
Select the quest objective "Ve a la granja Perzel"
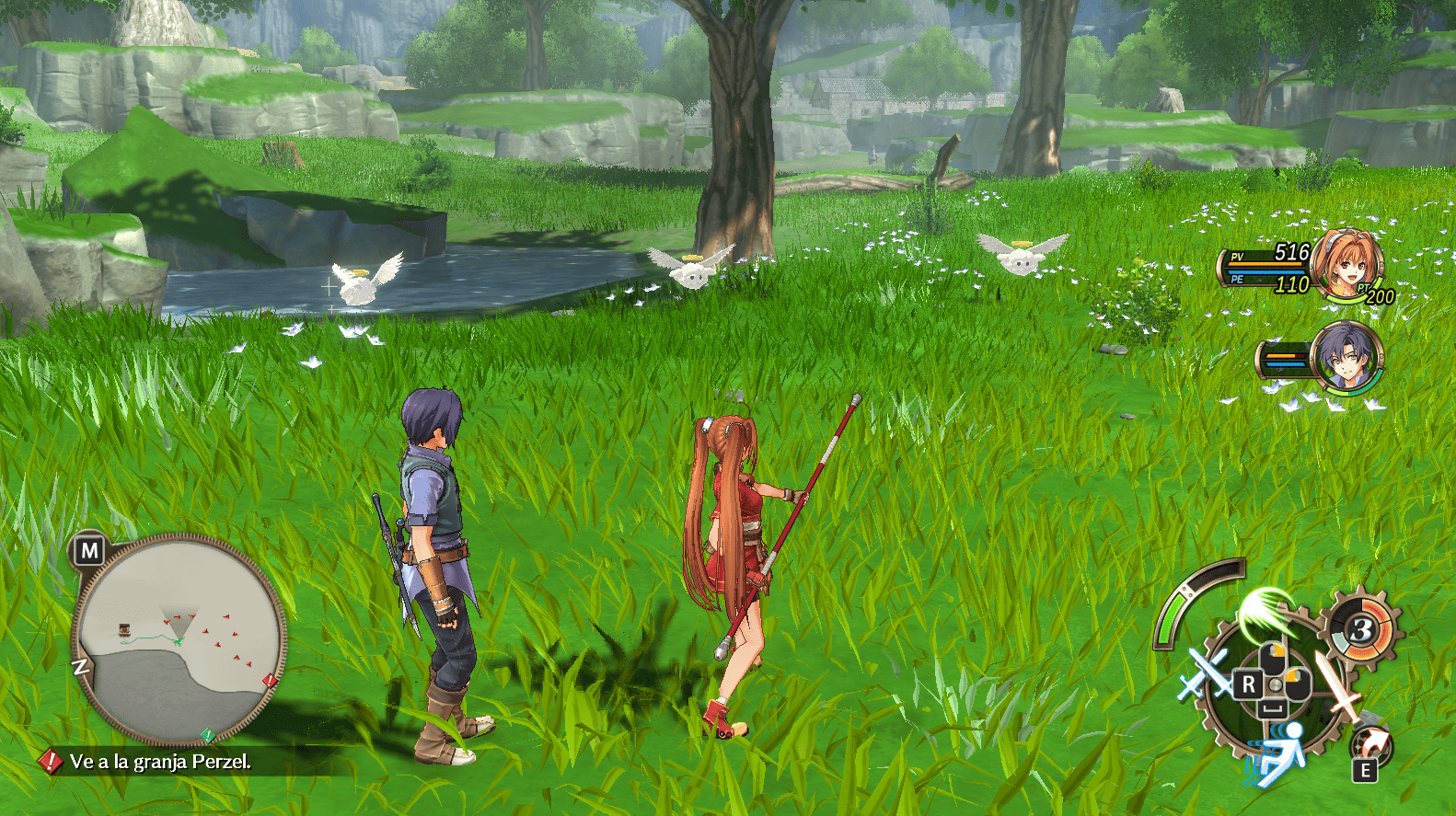(x=159, y=762)
